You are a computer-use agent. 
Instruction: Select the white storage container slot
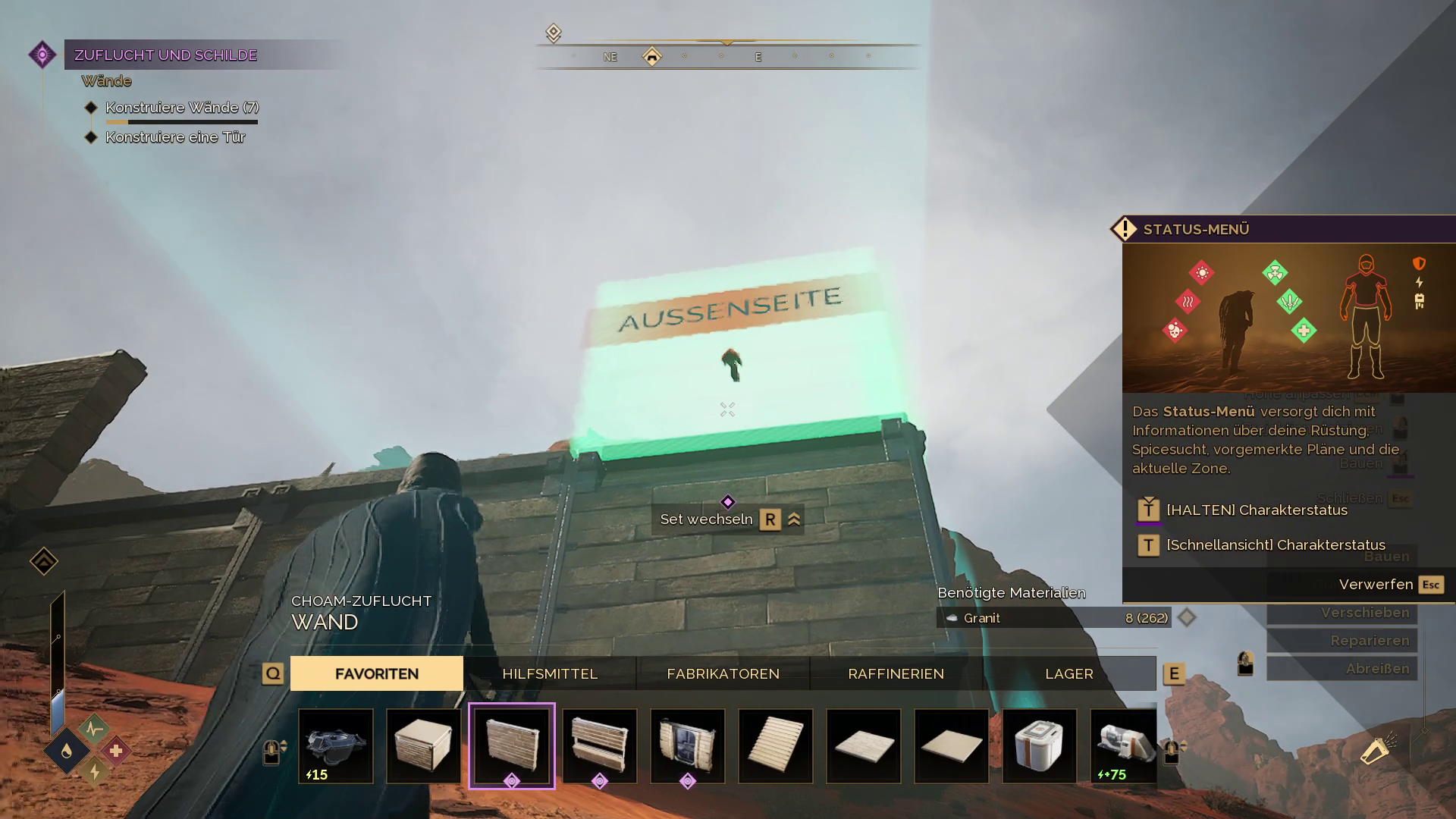coord(1040,745)
